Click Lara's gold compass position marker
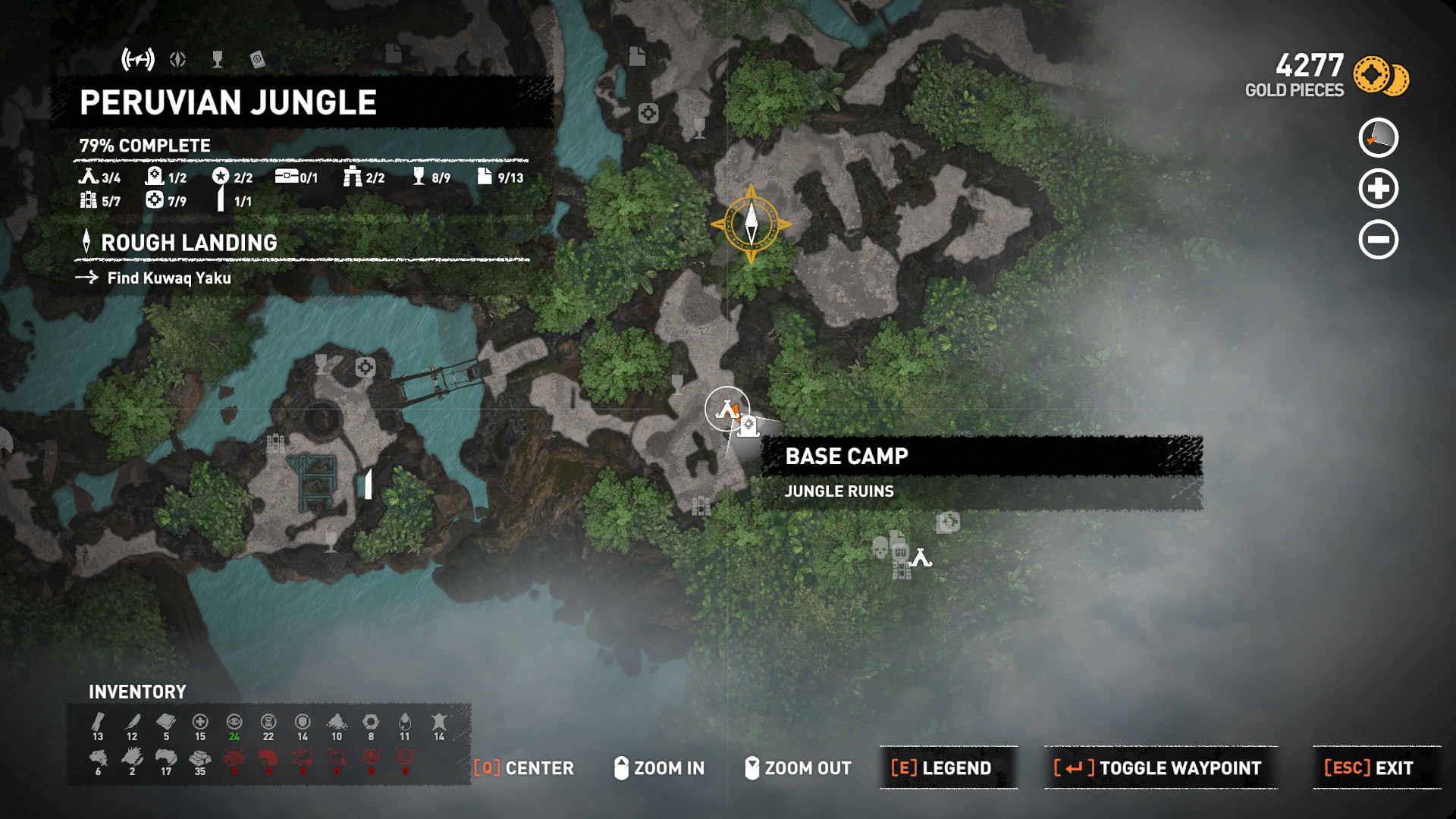The height and width of the screenshot is (819, 1456). (x=752, y=224)
